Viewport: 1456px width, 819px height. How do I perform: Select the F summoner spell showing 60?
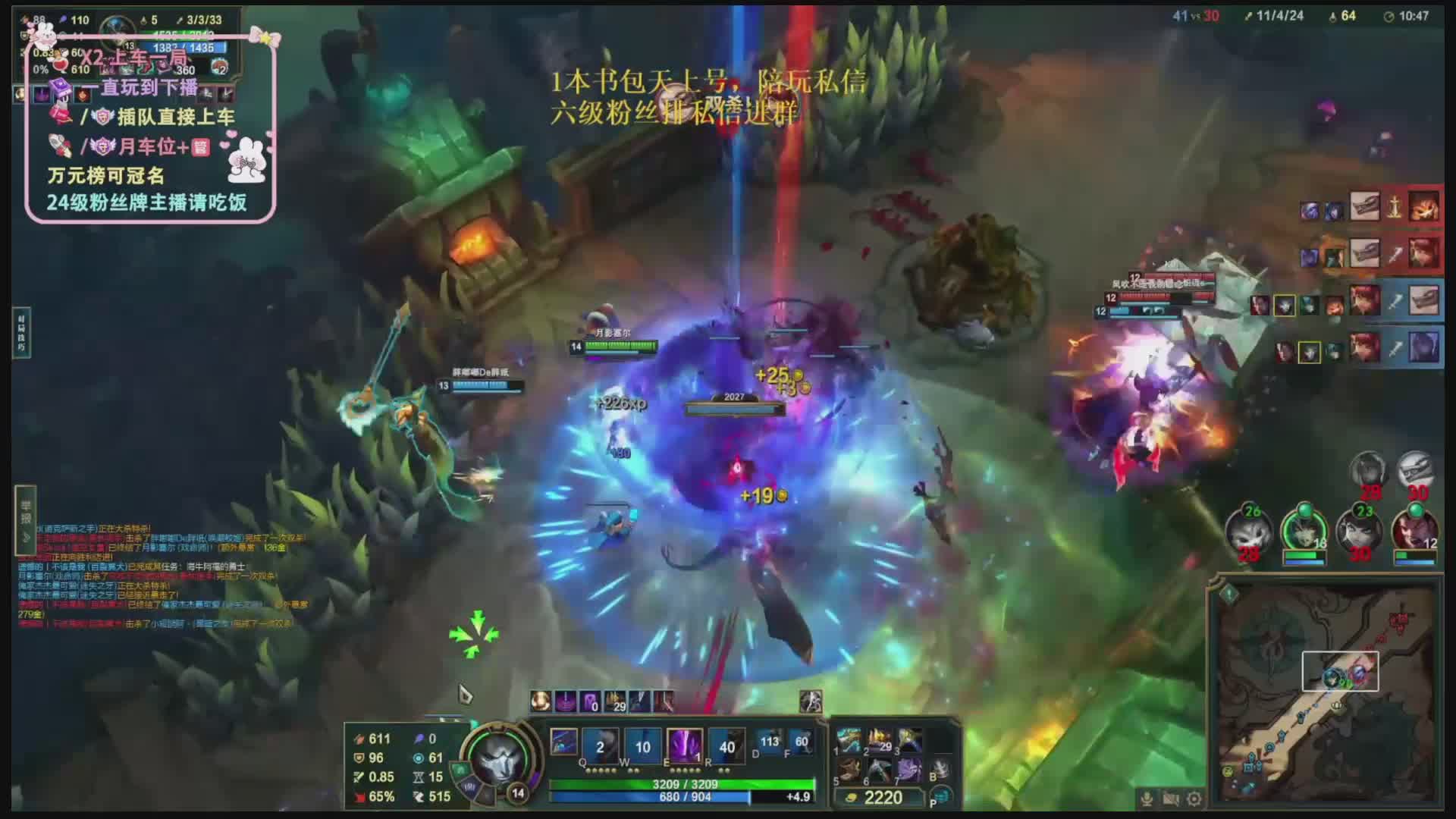click(801, 743)
